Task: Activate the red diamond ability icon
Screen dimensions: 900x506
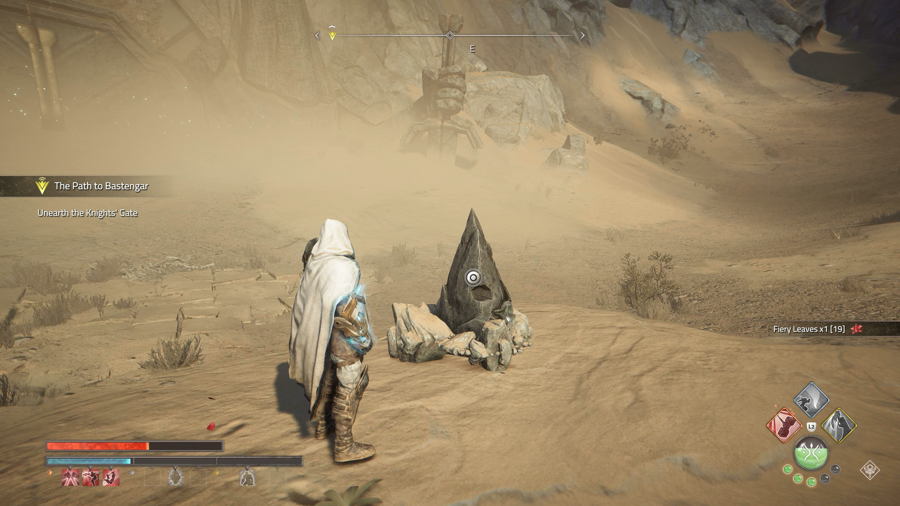Action: click(x=783, y=424)
